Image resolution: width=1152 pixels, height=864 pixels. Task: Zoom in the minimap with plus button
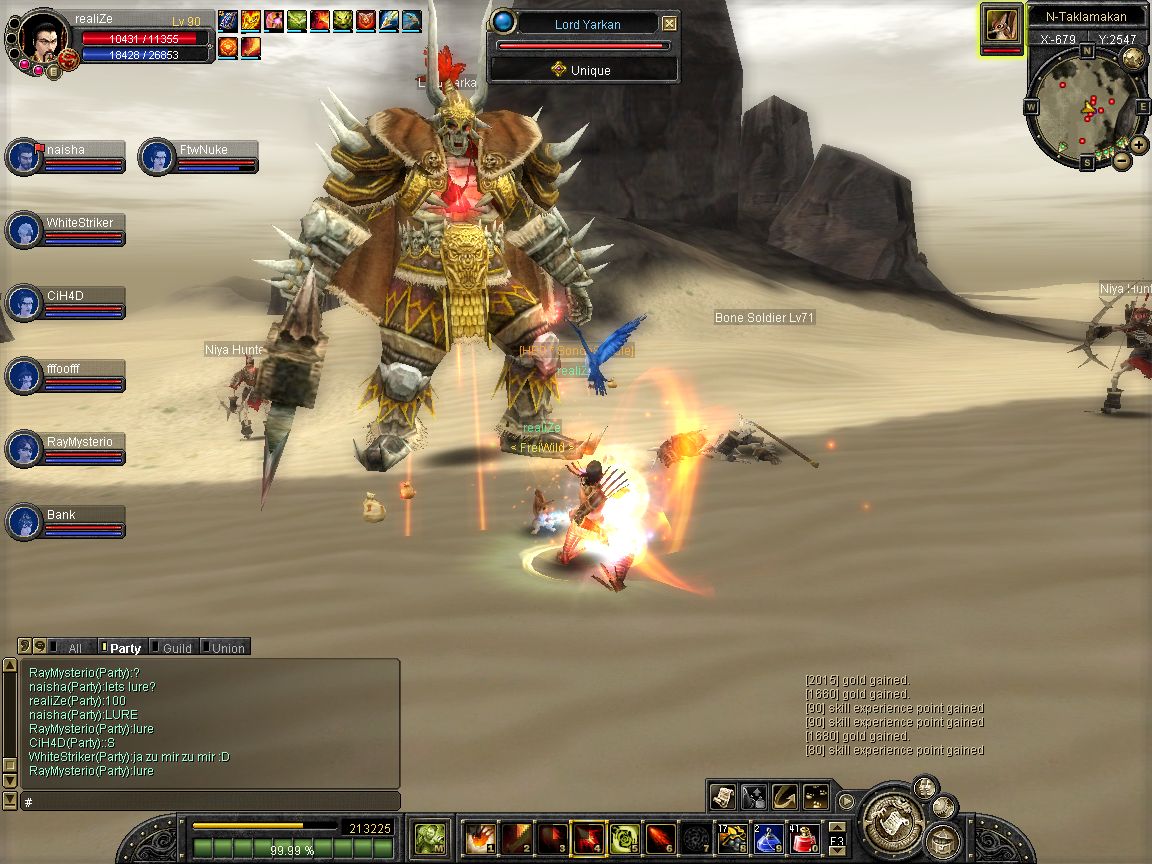pyautogui.click(x=1139, y=144)
